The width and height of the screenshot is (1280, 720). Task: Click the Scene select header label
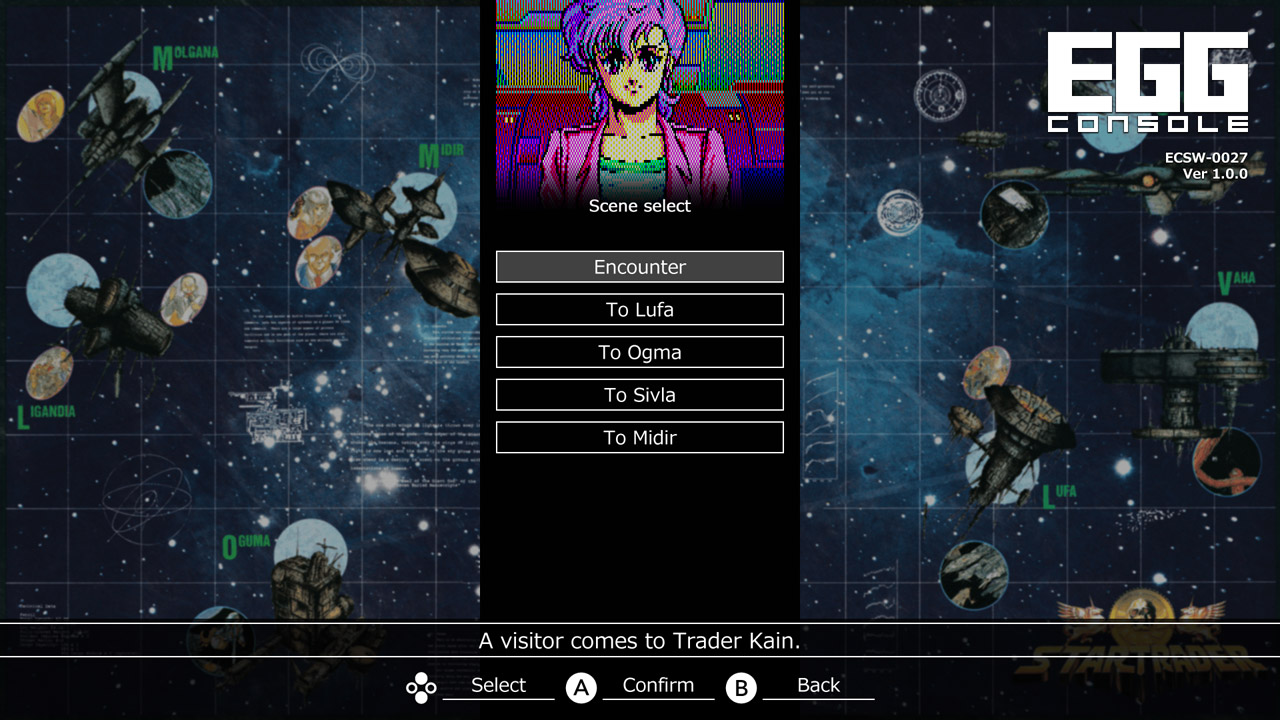click(639, 206)
